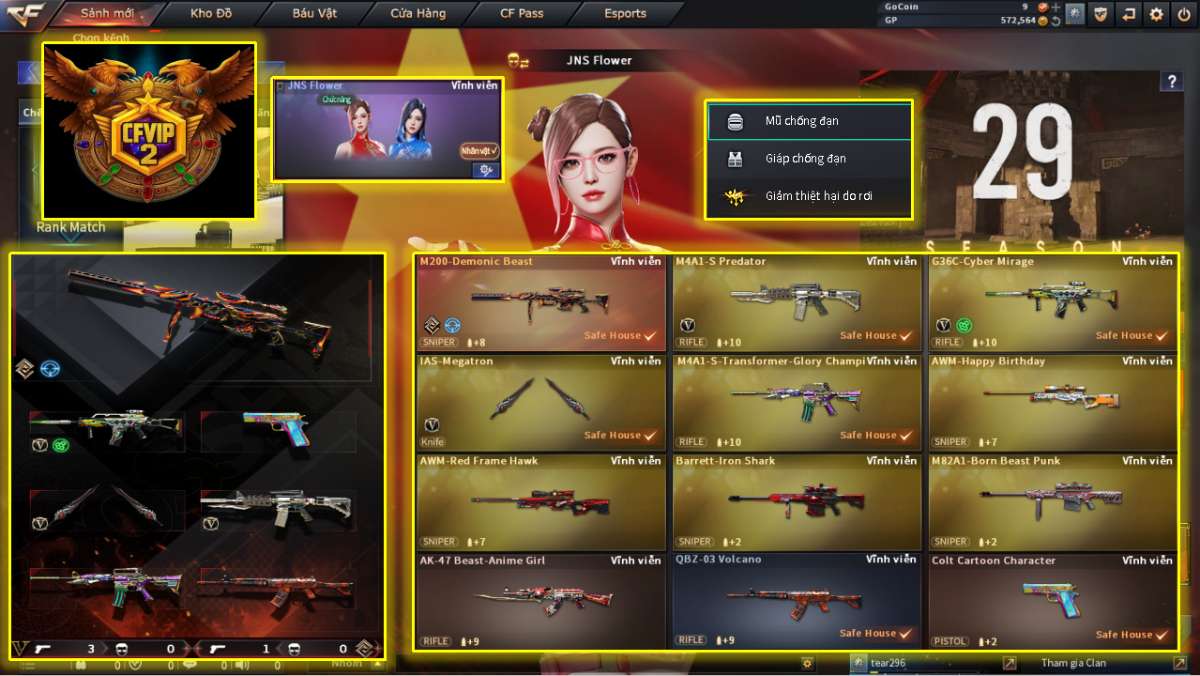Open the CF Pass tab
Viewport: 1200px width, 676px height.
[x=522, y=14]
